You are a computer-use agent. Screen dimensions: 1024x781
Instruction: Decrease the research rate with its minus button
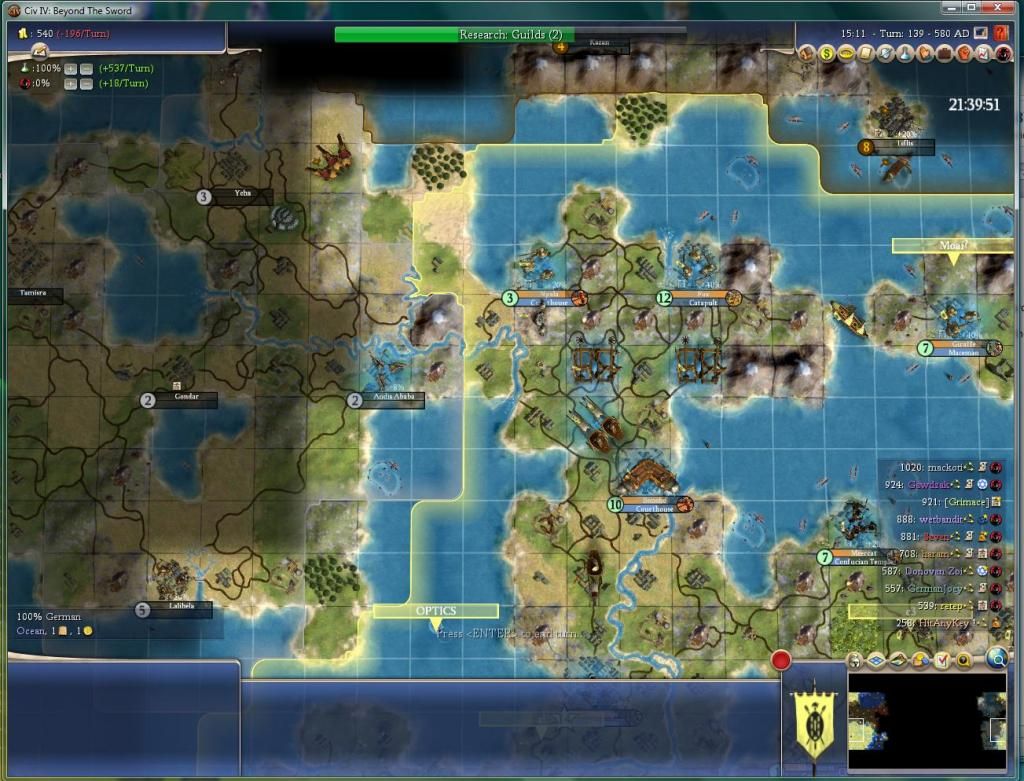click(86, 68)
